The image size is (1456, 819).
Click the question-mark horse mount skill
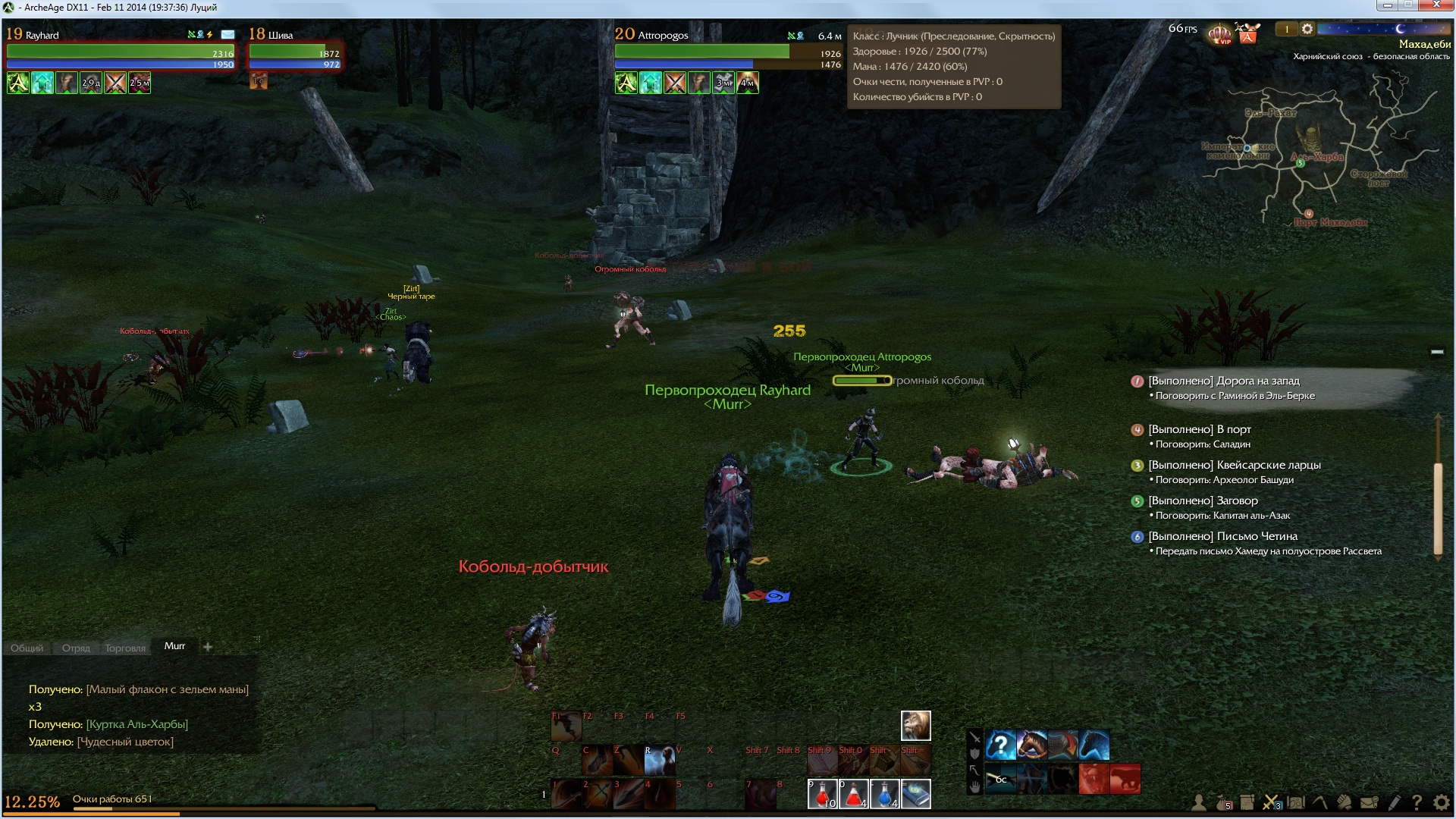pyautogui.click(x=1001, y=745)
